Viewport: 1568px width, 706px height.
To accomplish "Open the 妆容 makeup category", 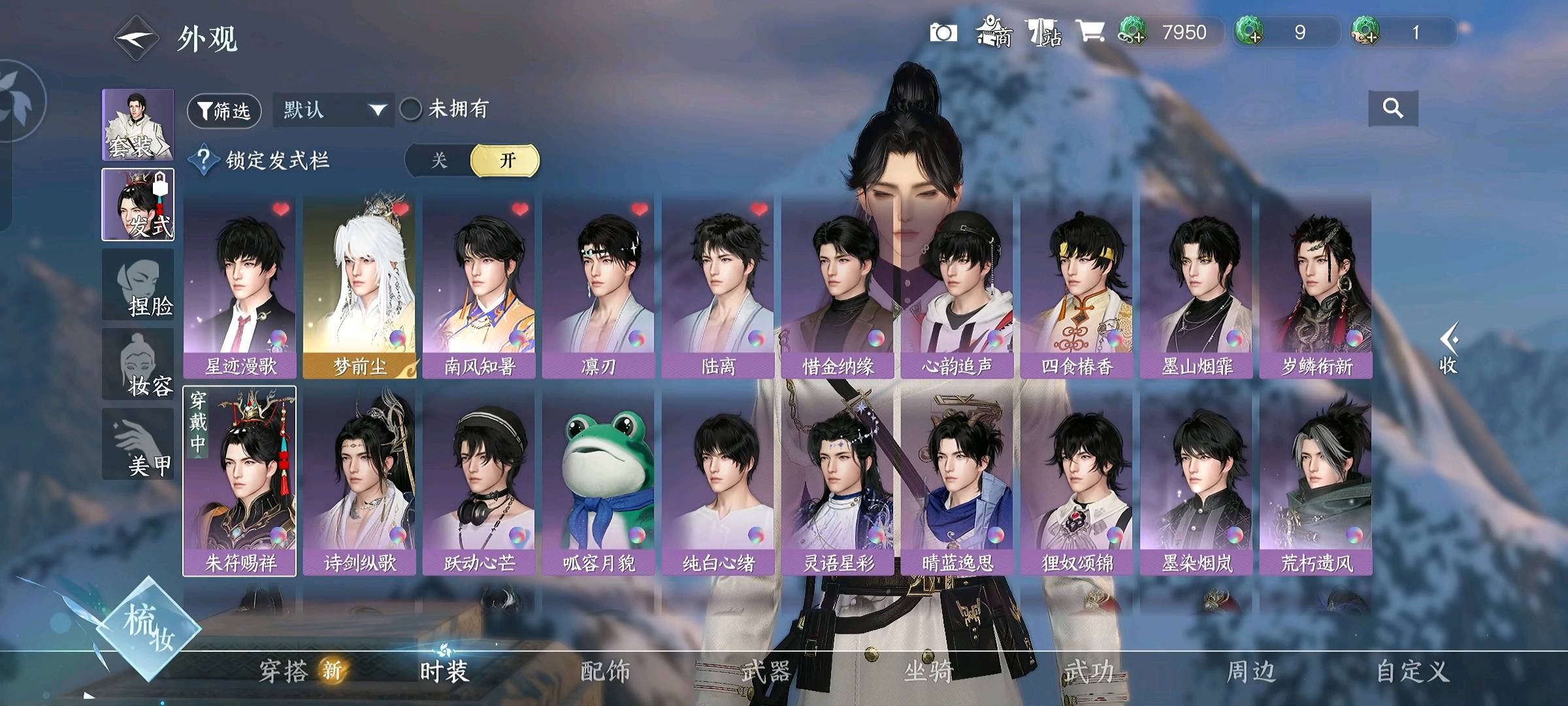I will click(138, 365).
